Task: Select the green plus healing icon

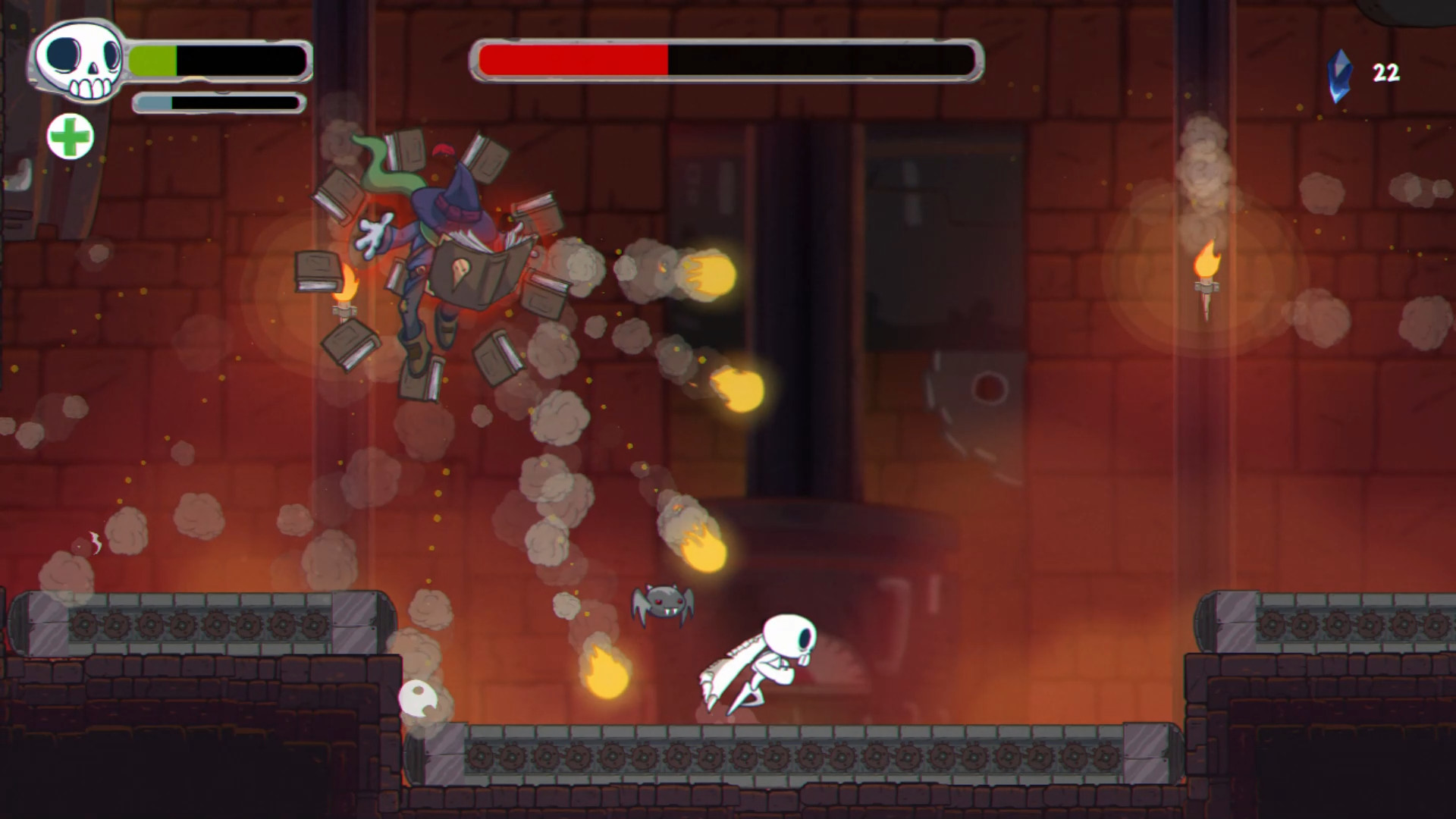Action: [71, 137]
